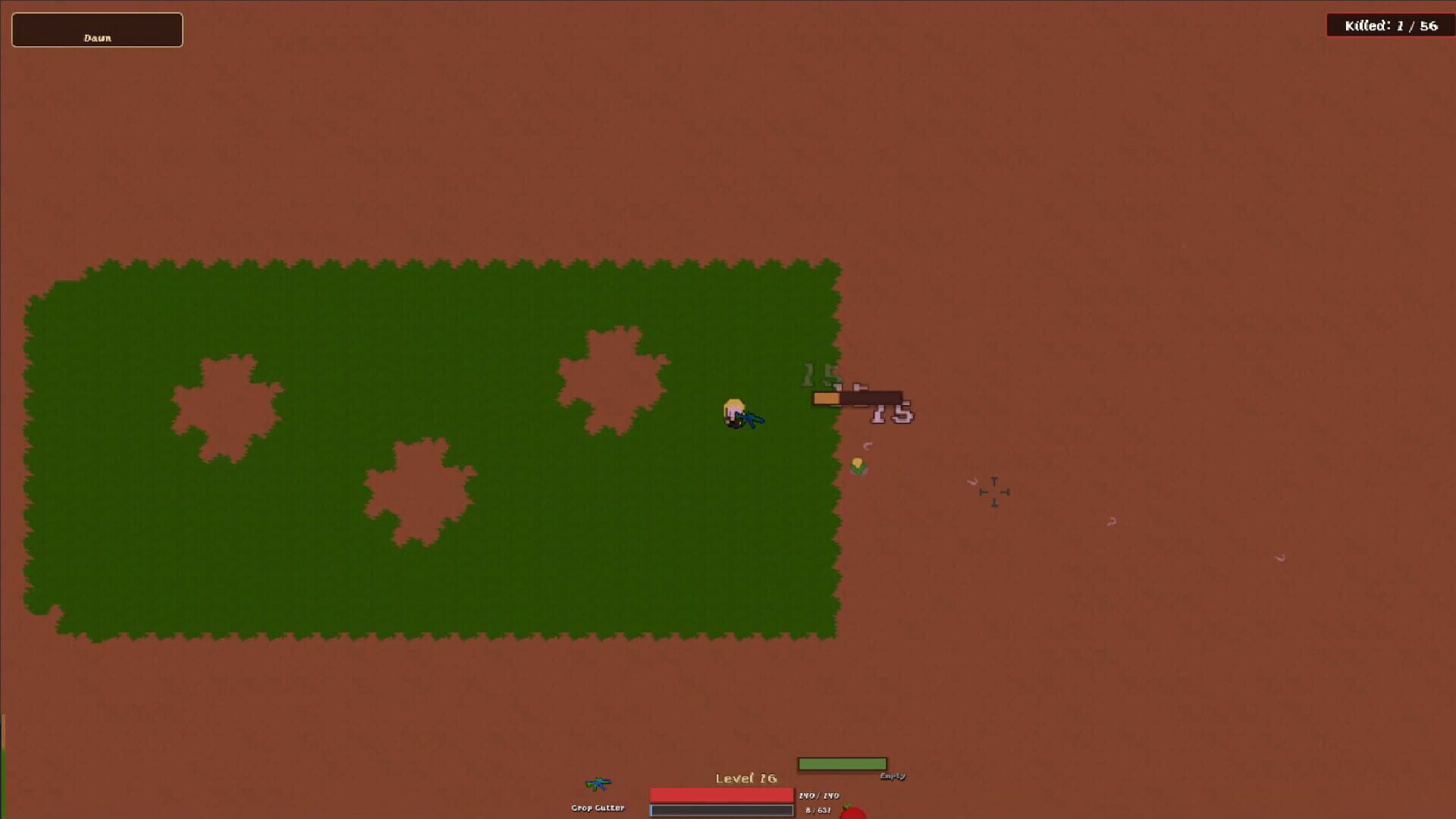Toggle the Empty buff slot indicator
The width and height of the screenshot is (1456, 819).
893,777
